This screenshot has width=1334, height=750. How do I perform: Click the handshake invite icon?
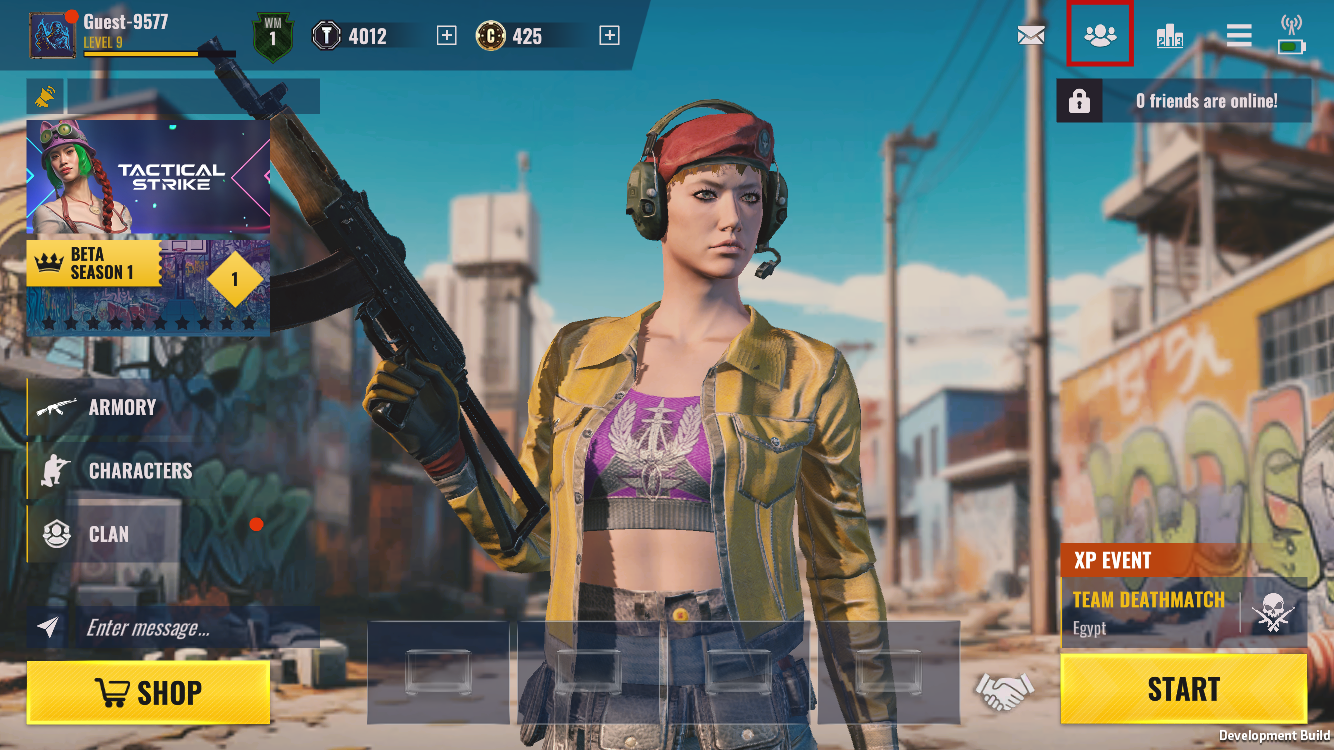1004,689
